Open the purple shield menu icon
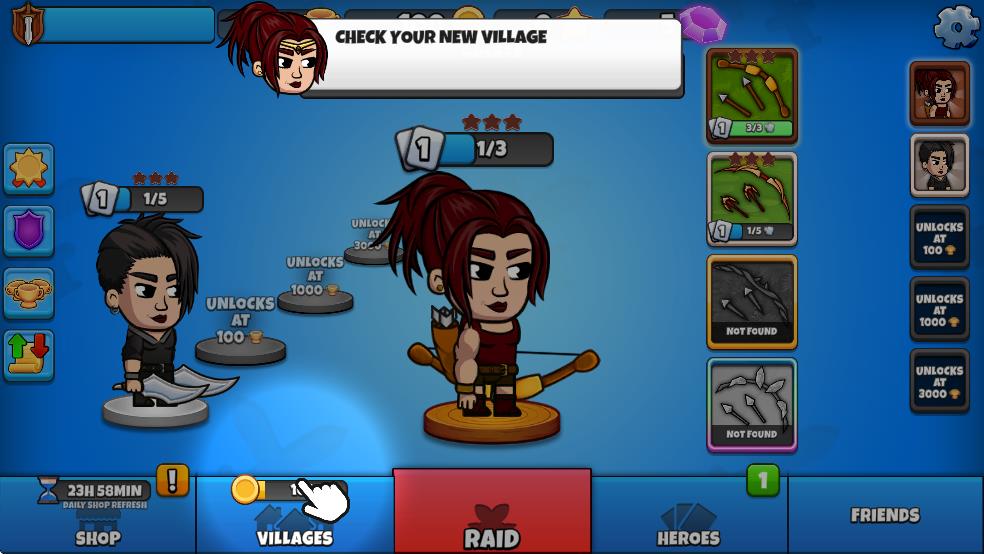 [x=29, y=230]
